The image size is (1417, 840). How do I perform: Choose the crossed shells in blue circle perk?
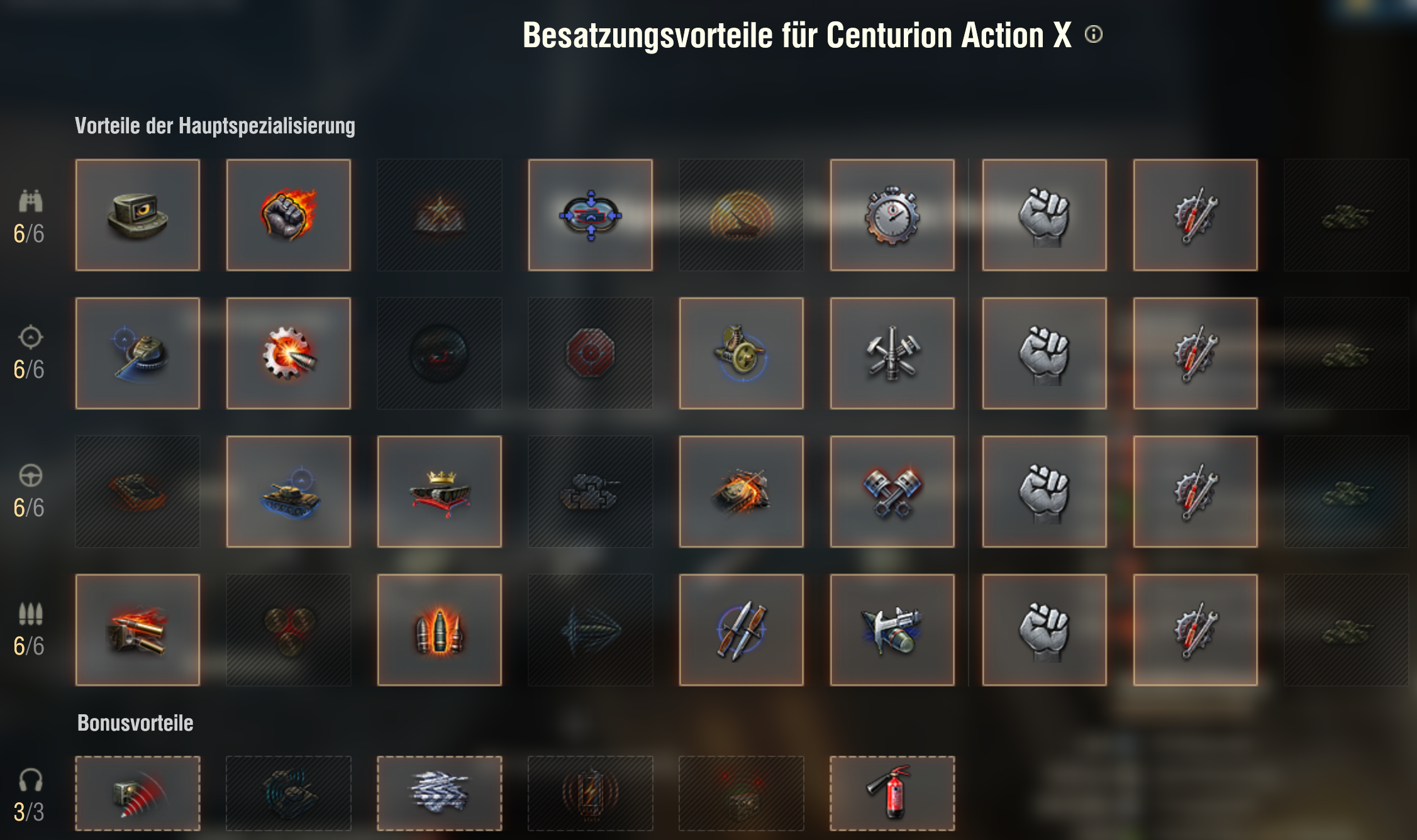[x=741, y=630]
